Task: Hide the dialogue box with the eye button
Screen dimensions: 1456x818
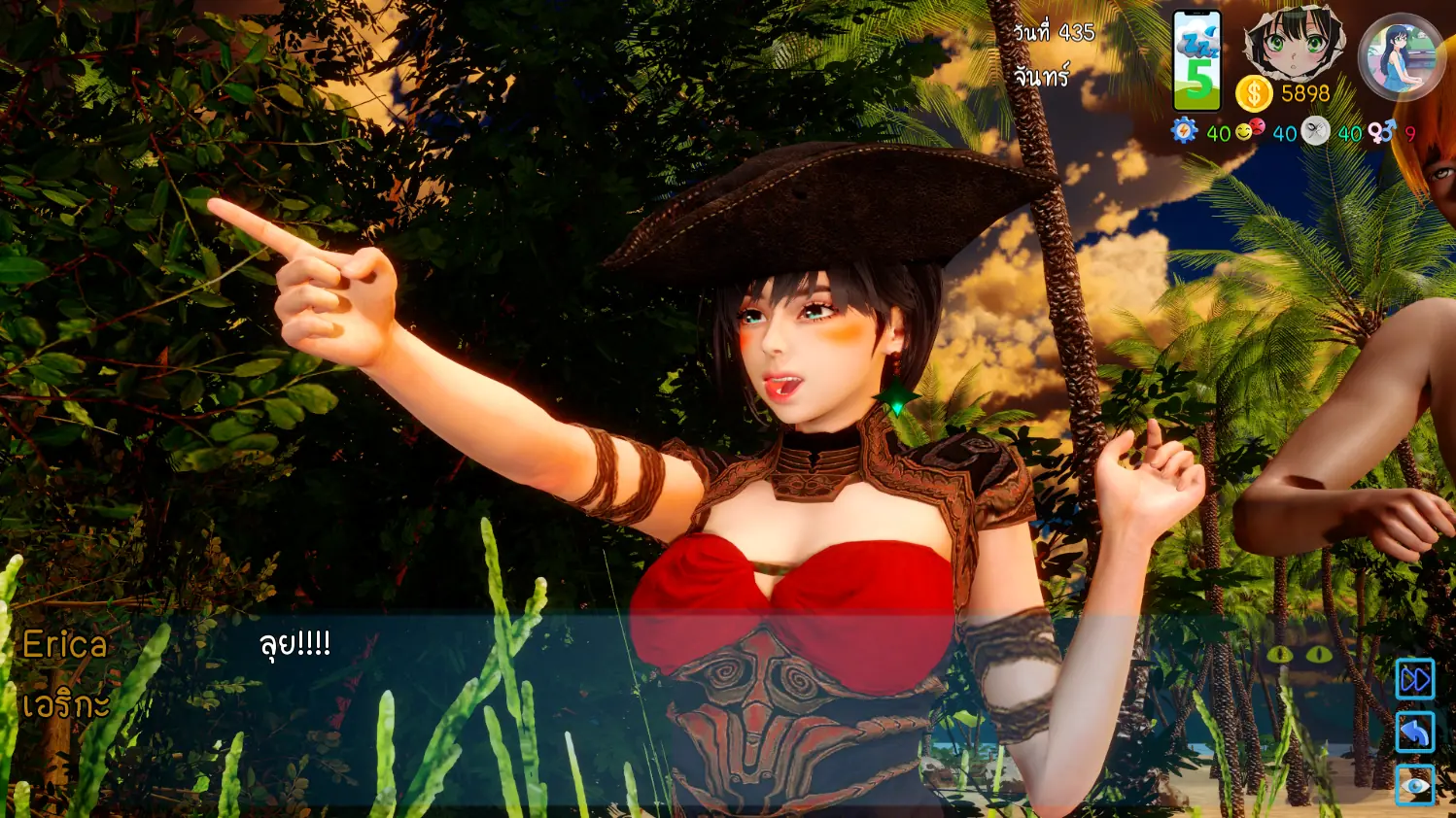Action: coord(1414,784)
